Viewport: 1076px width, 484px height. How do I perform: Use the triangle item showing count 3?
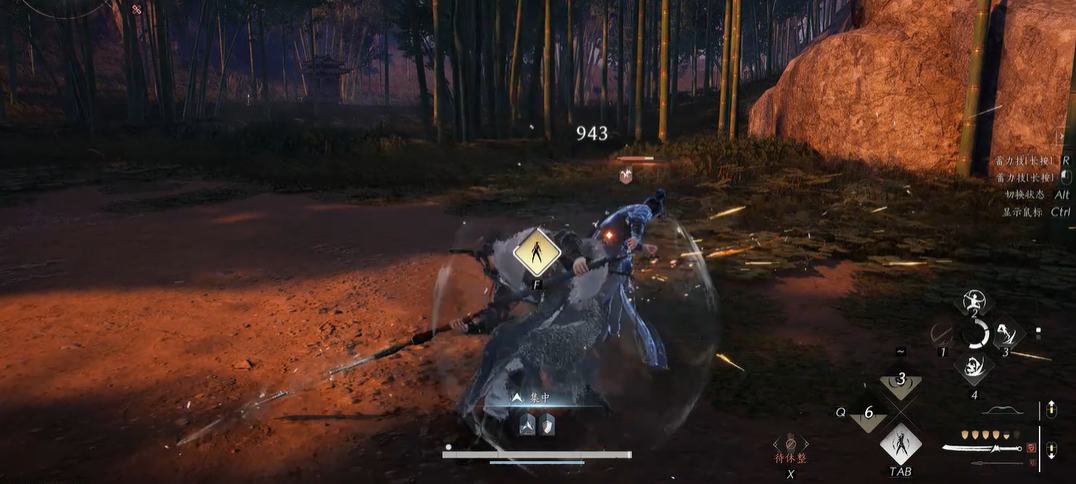tap(901, 381)
